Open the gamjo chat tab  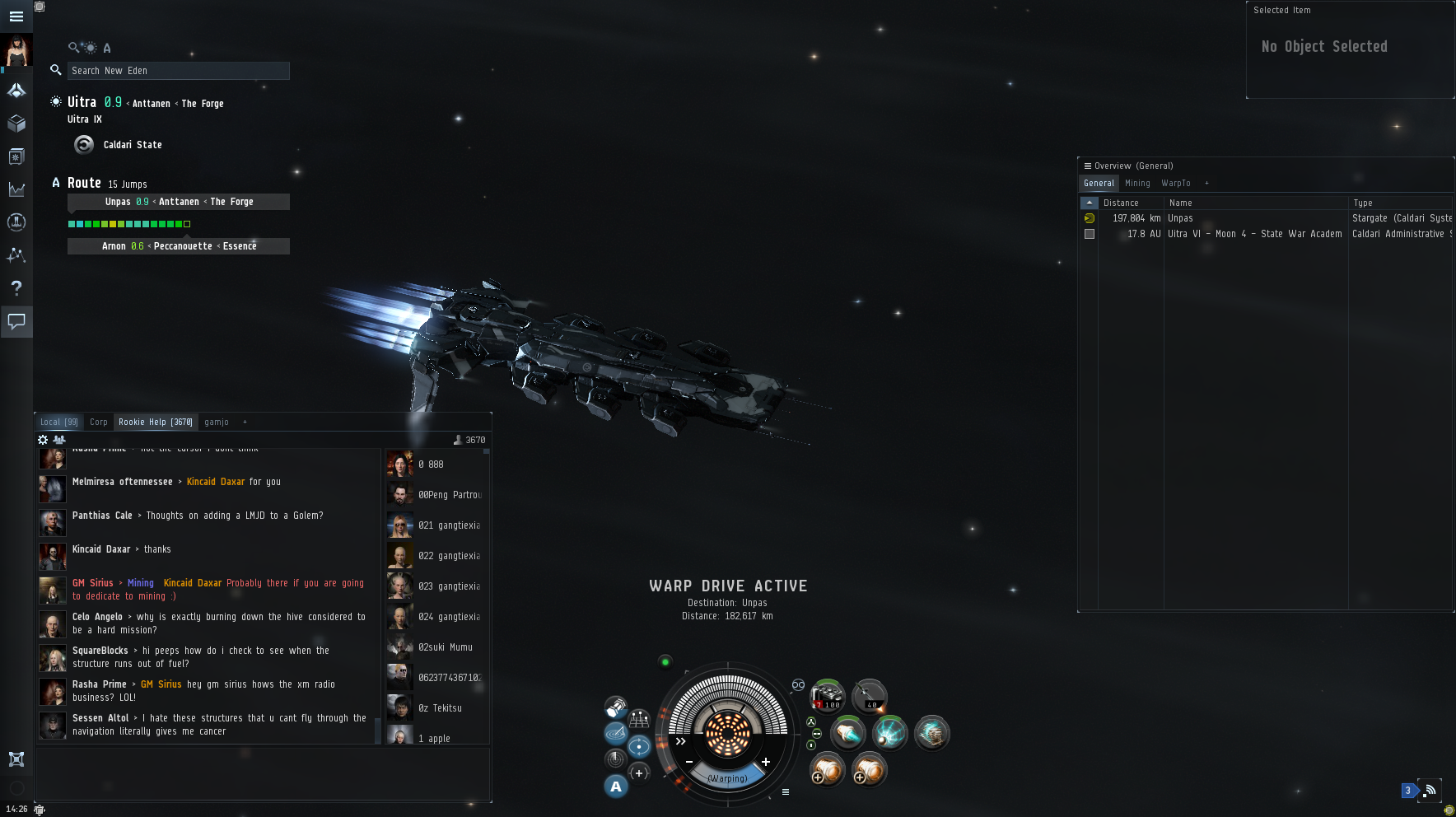click(217, 423)
